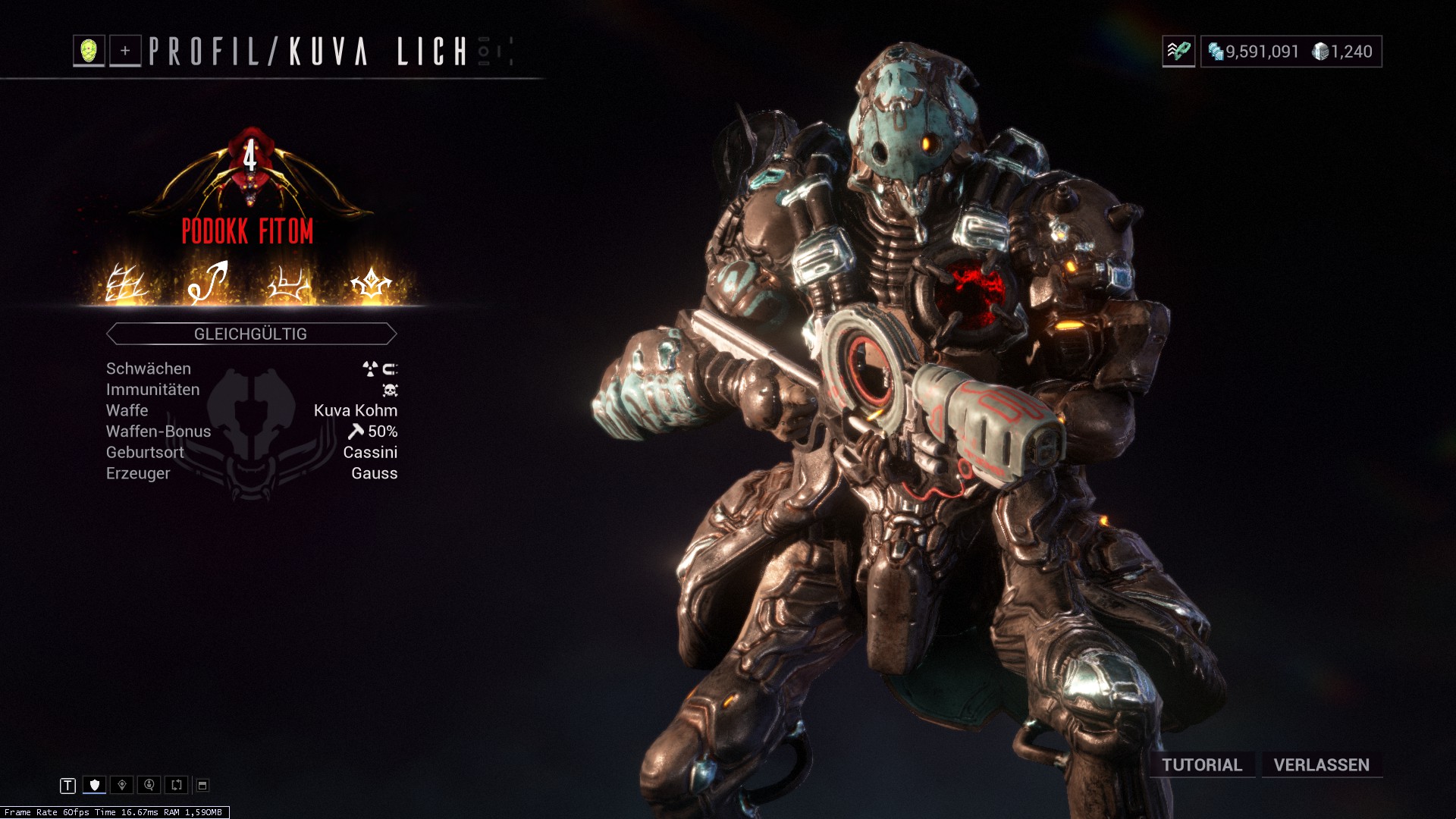Screen dimensions: 1456x819
Task: Open the resource booster icon
Action: (x=1178, y=52)
